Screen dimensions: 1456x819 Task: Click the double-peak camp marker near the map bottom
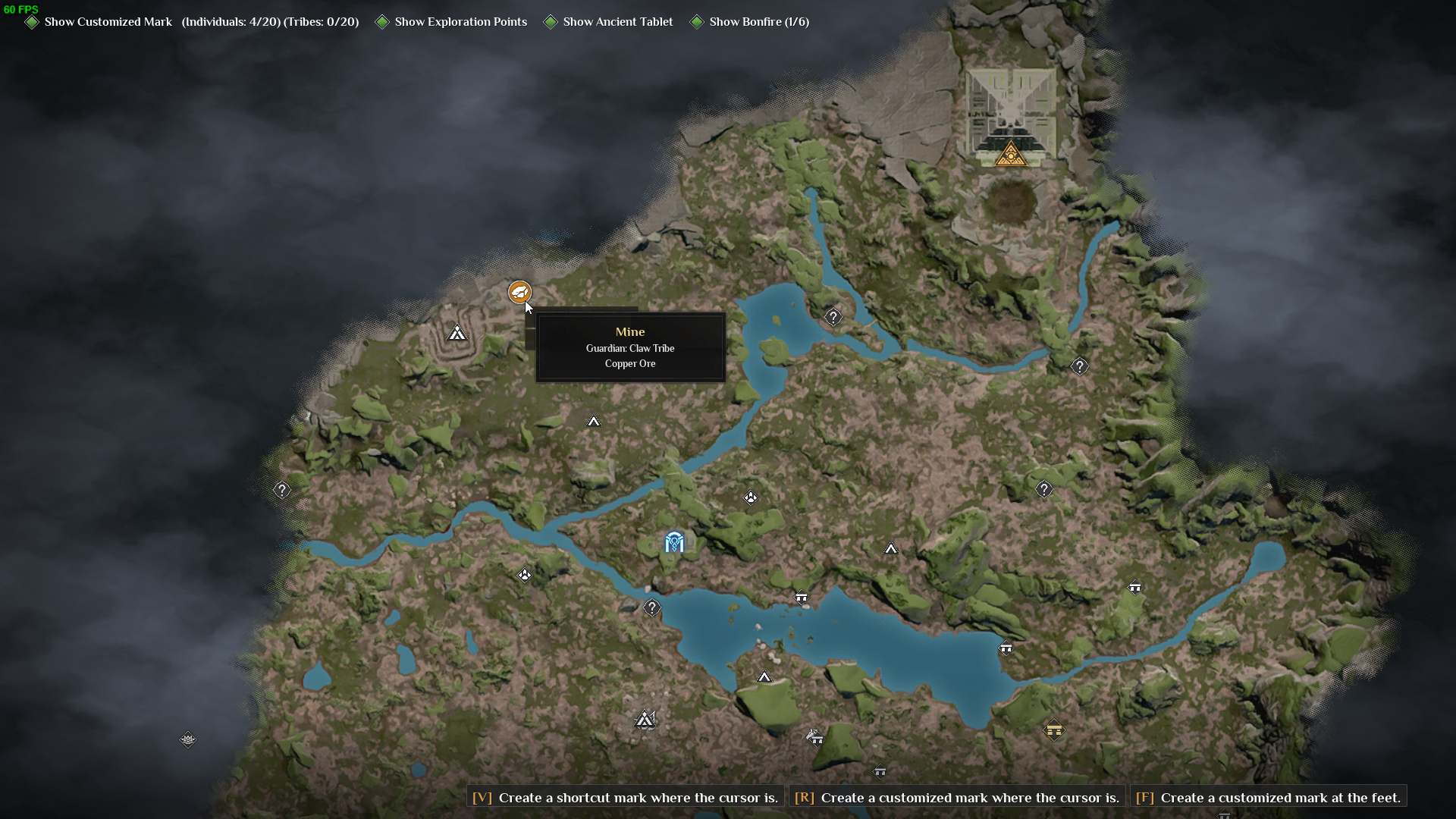(645, 720)
